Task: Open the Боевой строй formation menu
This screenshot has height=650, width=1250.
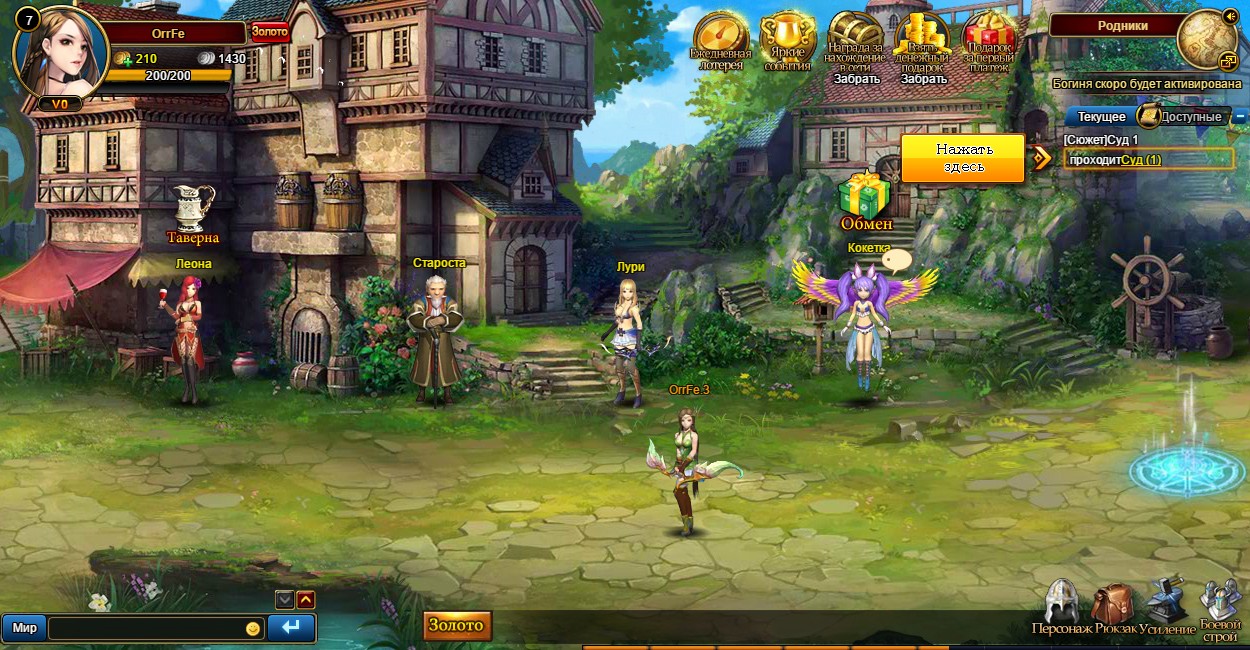Action: (x=1220, y=605)
